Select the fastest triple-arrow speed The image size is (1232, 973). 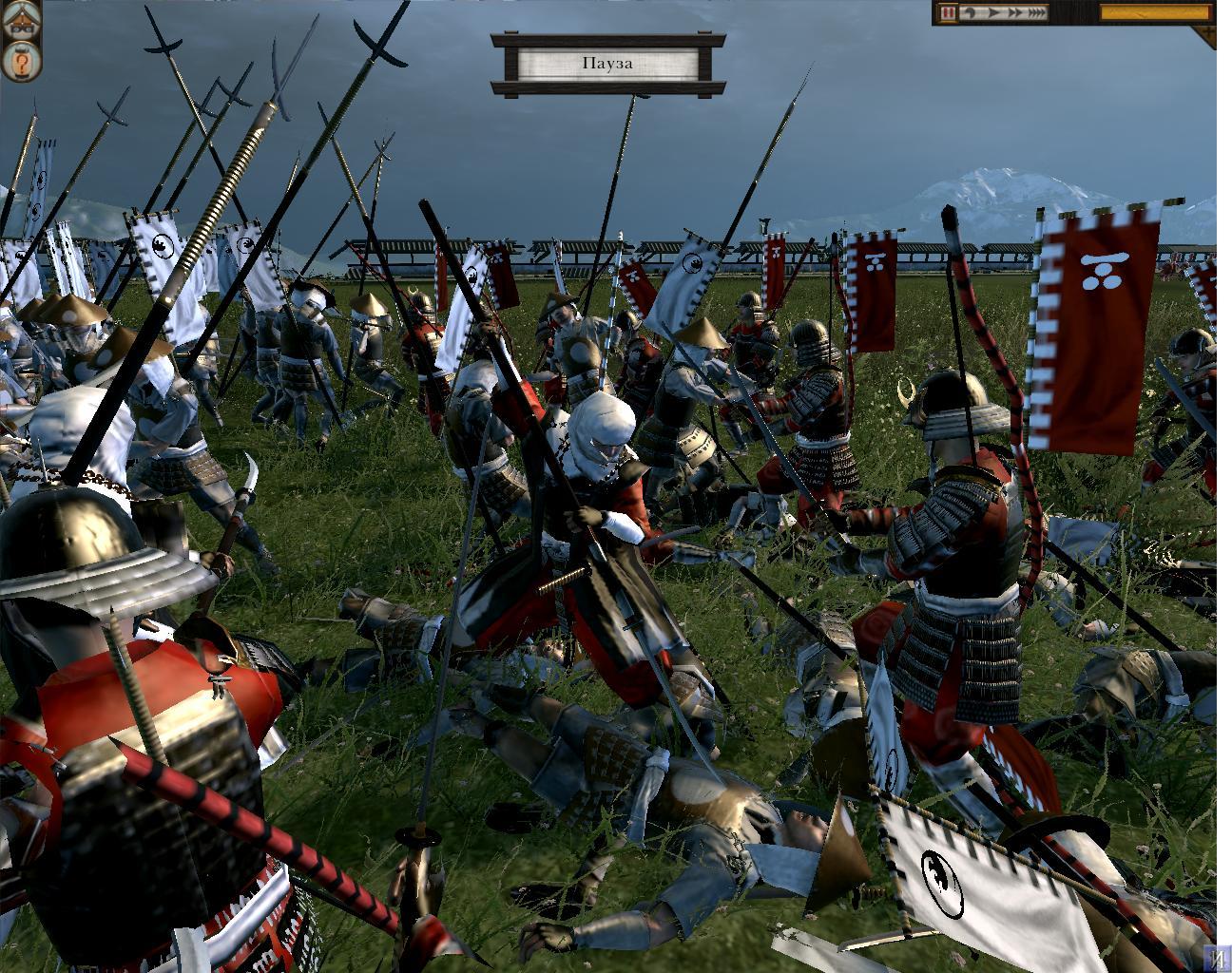(x=1036, y=13)
